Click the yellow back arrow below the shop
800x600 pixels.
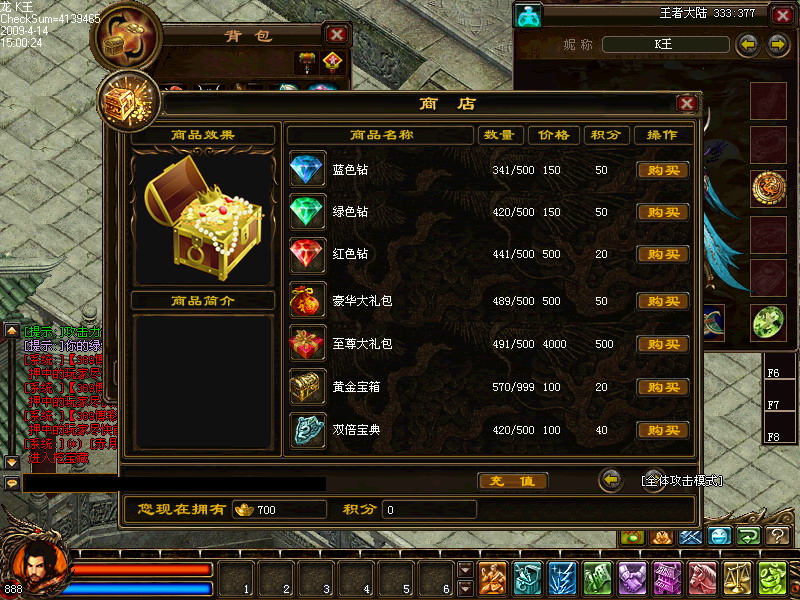pos(610,480)
